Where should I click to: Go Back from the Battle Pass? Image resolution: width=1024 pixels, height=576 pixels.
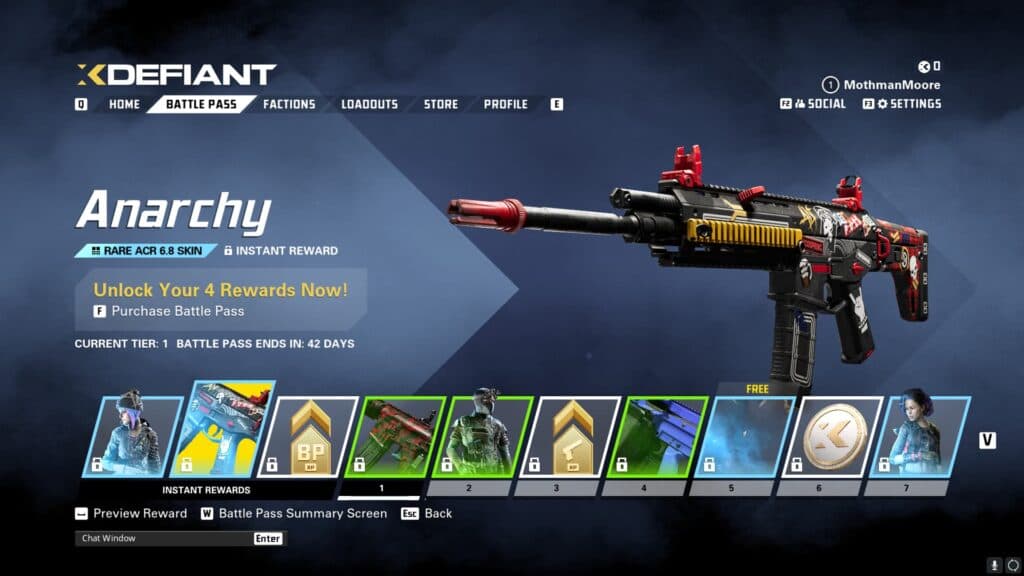(437, 513)
